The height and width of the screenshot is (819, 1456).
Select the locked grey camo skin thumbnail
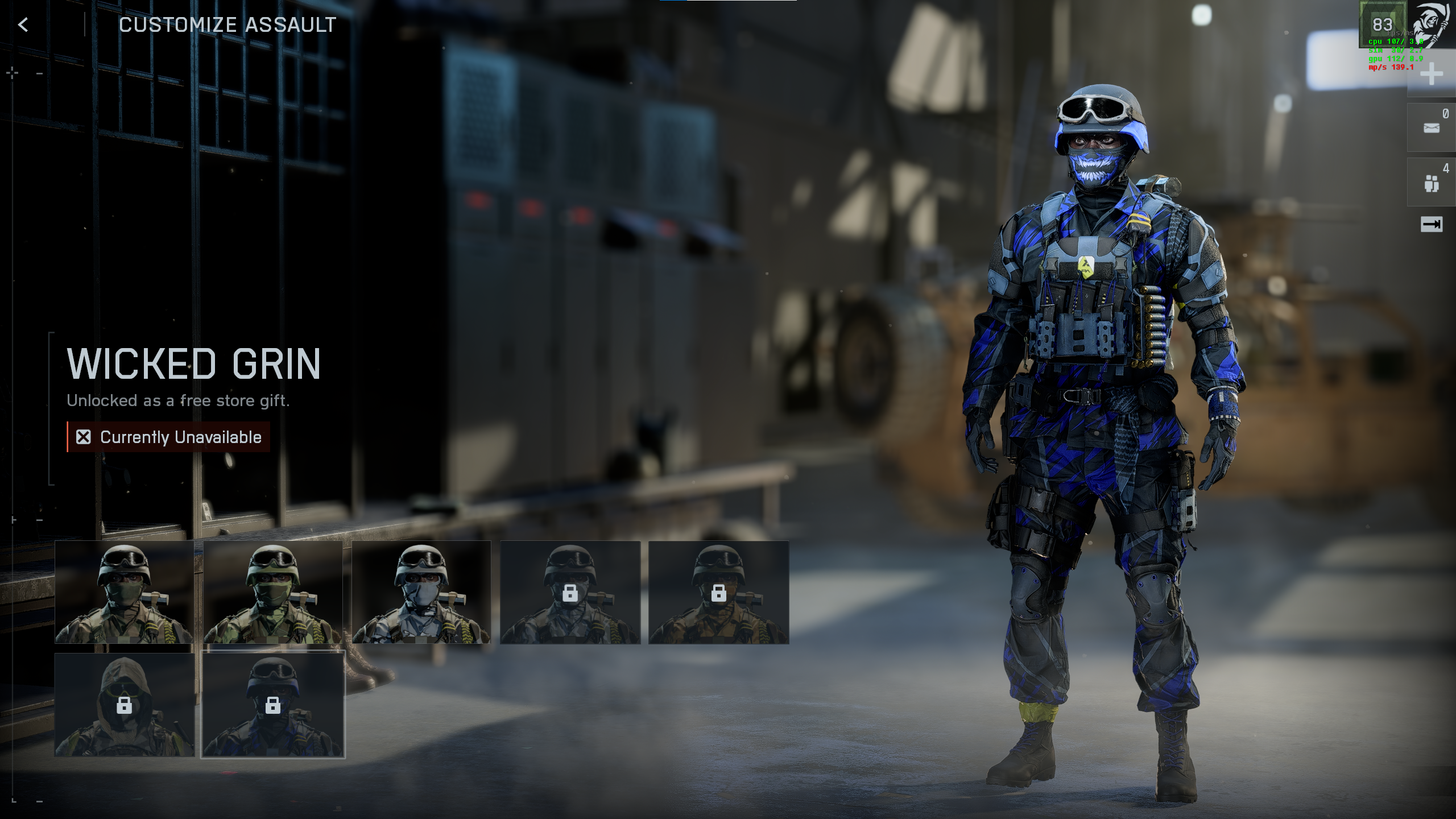tap(570, 592)
